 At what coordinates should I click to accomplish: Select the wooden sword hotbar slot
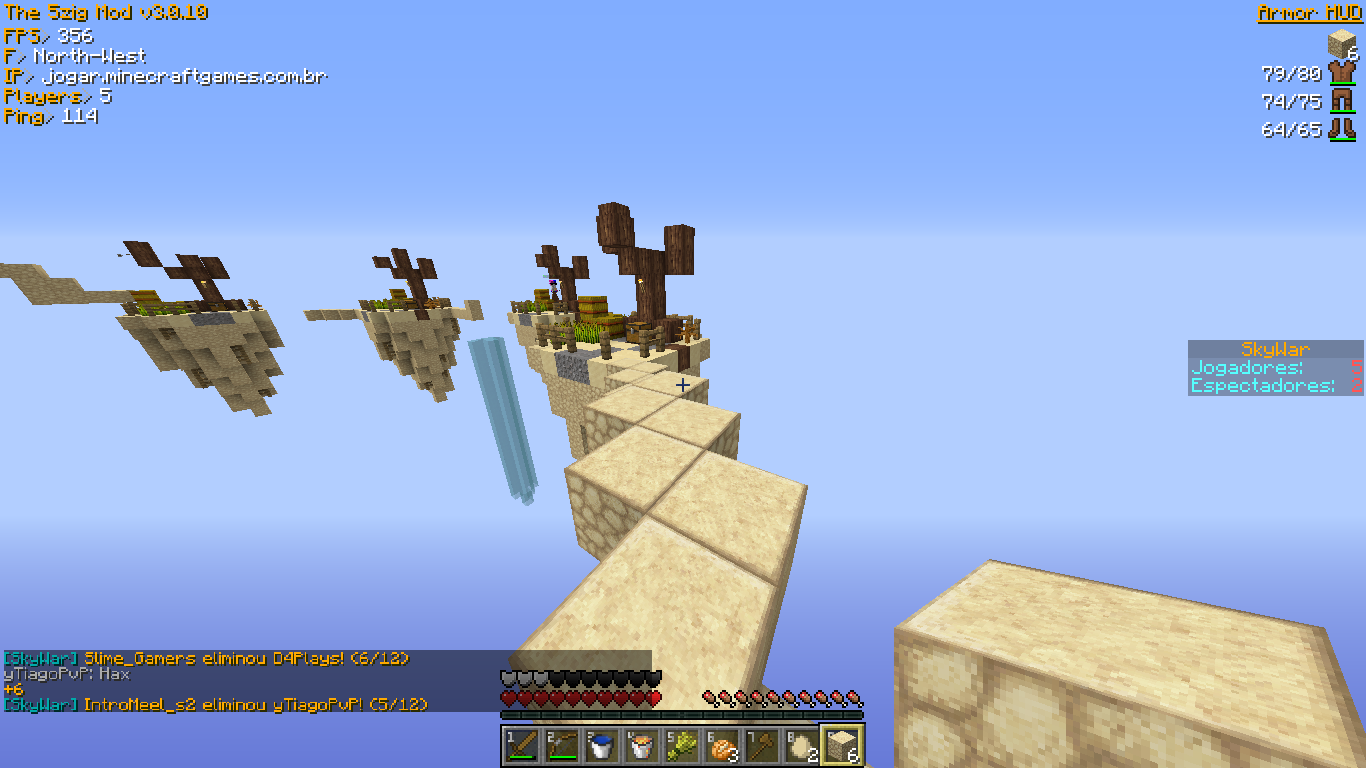[x=522, y=745]
